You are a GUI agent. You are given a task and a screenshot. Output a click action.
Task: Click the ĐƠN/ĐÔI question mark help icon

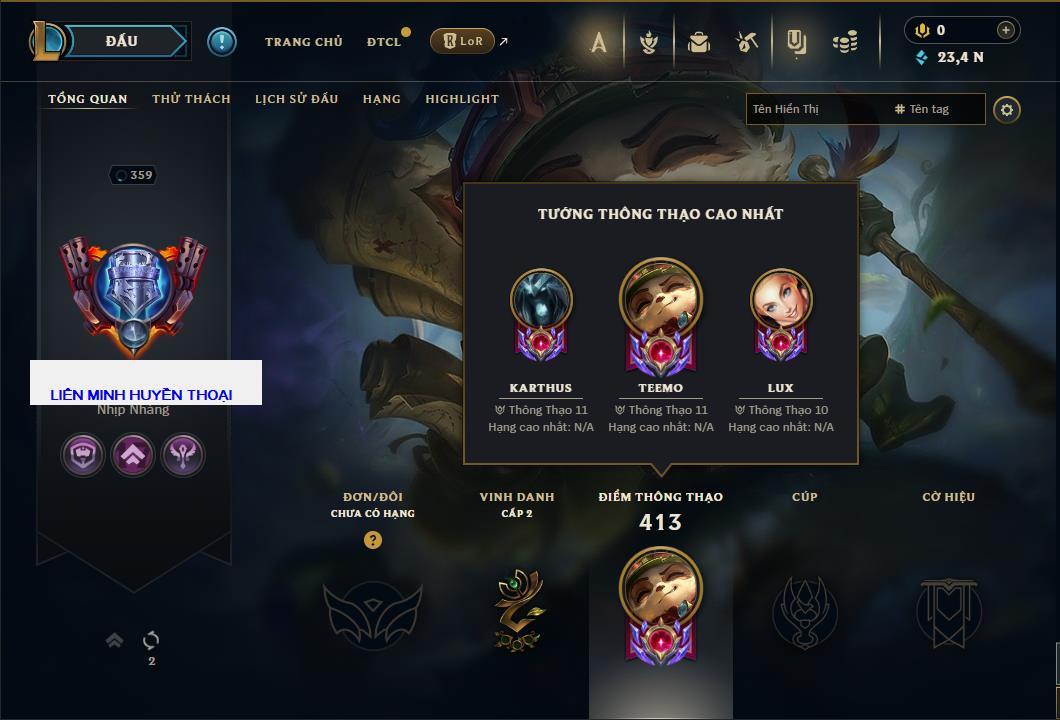click(x=373, y=540)
